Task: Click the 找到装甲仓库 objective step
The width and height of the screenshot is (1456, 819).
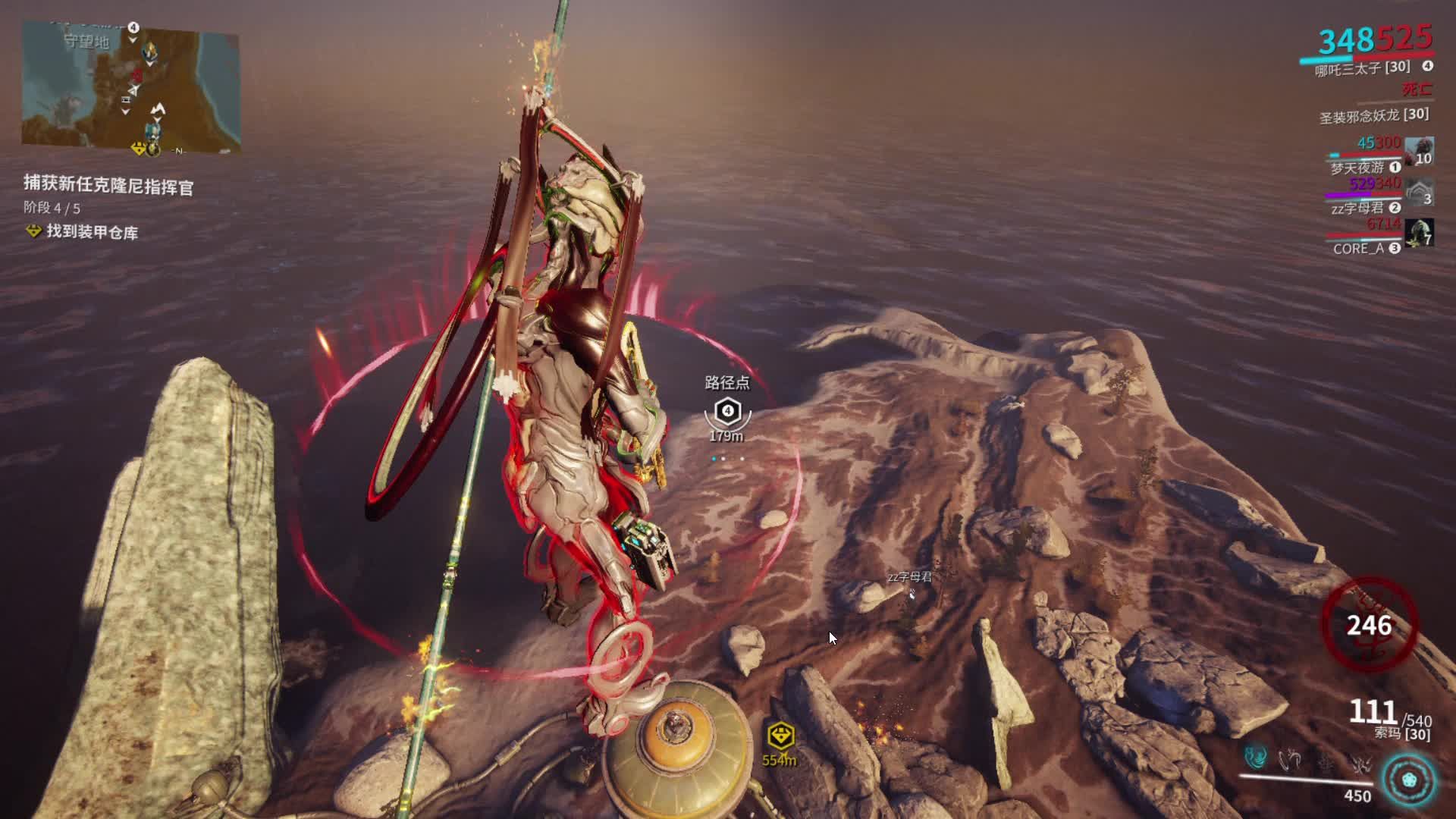Action: [92, 232]
